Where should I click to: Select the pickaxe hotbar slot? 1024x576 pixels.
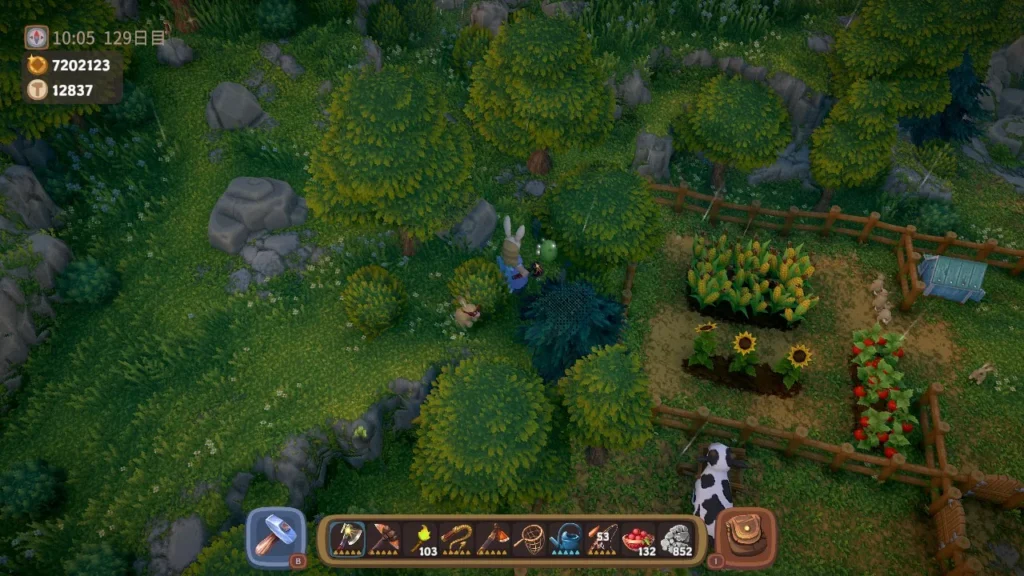click(384, 539)
